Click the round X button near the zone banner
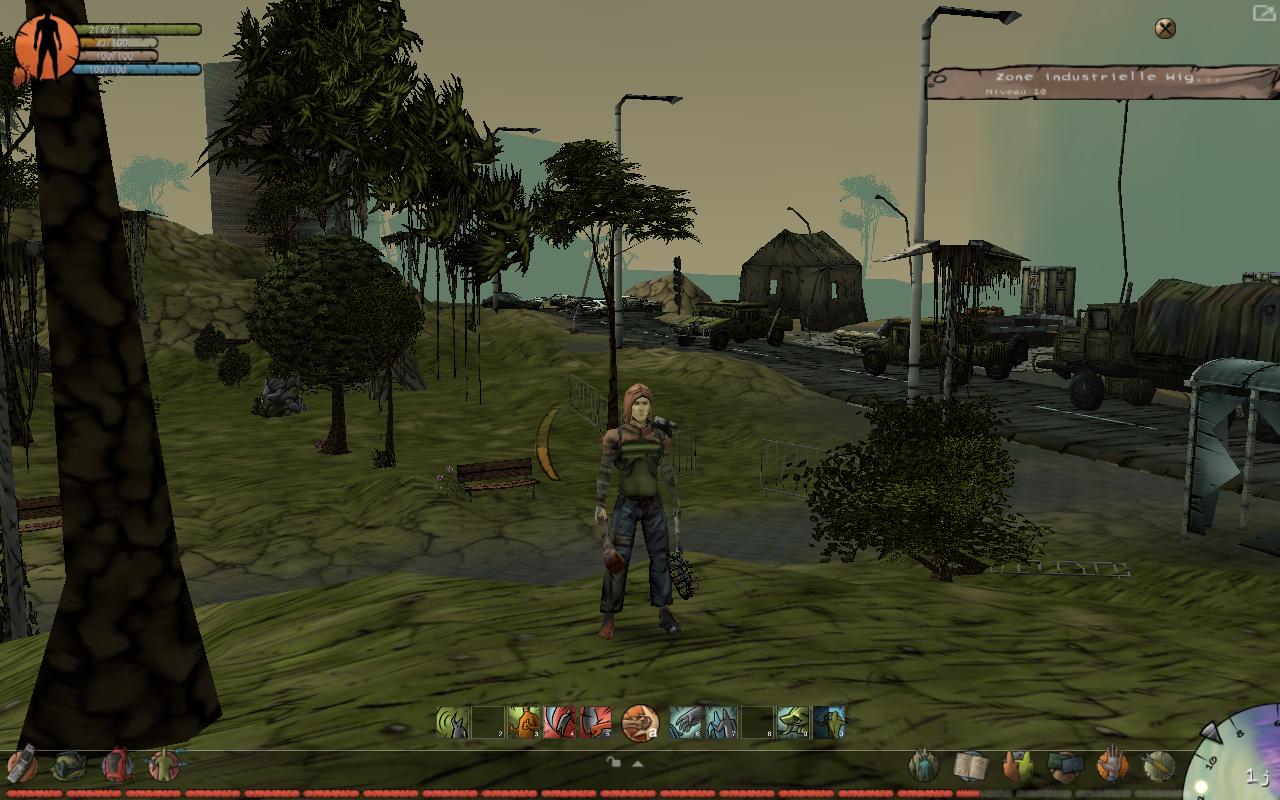1280x800 pixels. (1165, 28)
